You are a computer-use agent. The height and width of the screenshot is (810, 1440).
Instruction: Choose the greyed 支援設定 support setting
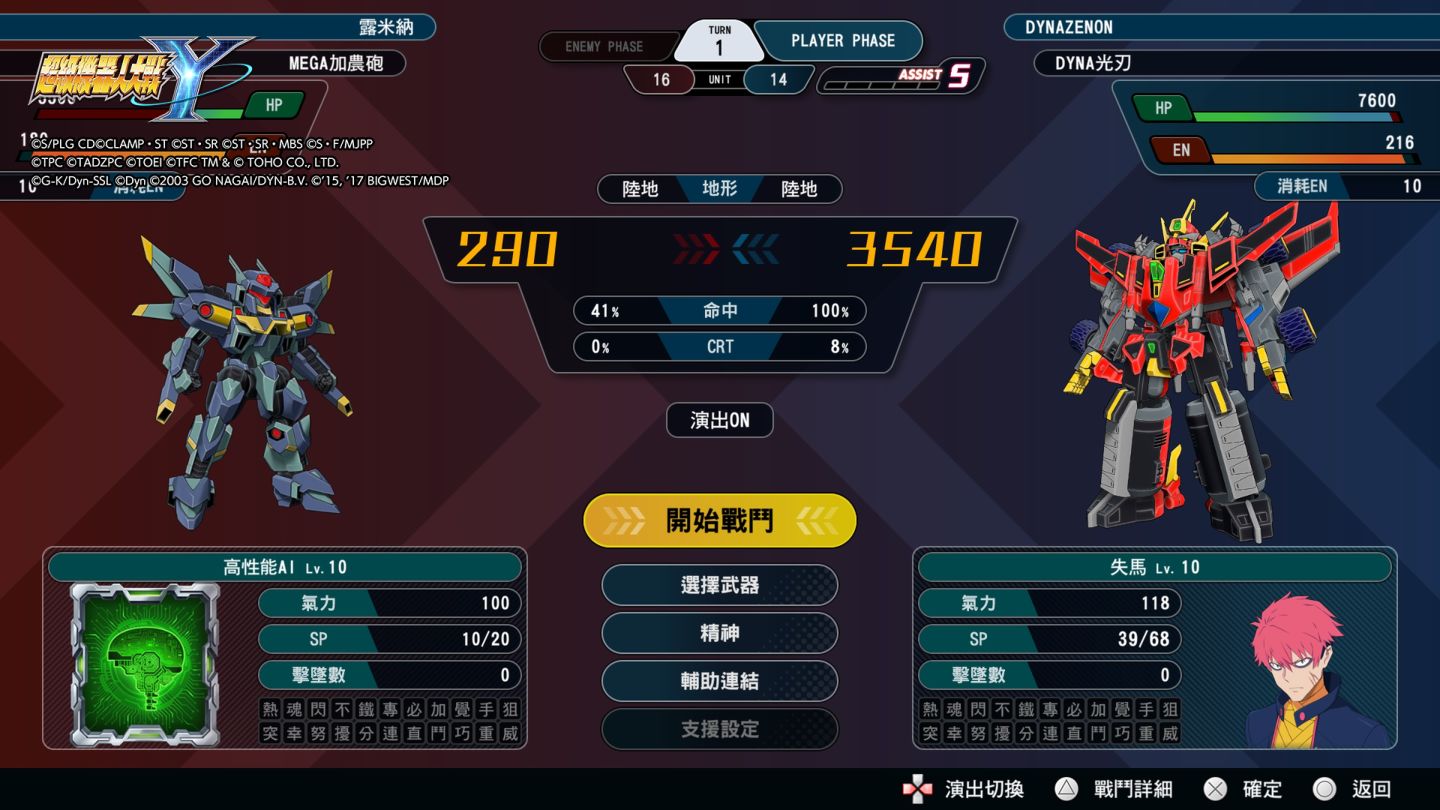tap(720, 729)
